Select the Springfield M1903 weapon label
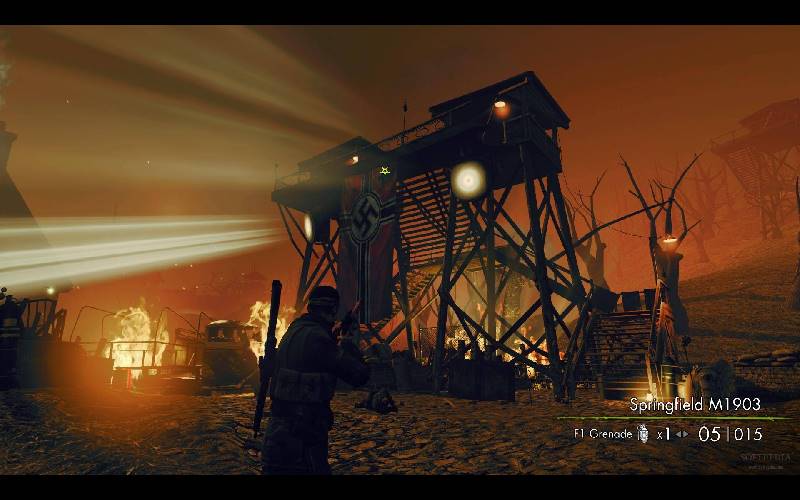Screen dimensions: 800x500 pyautogui.click(x=695, y=405)
